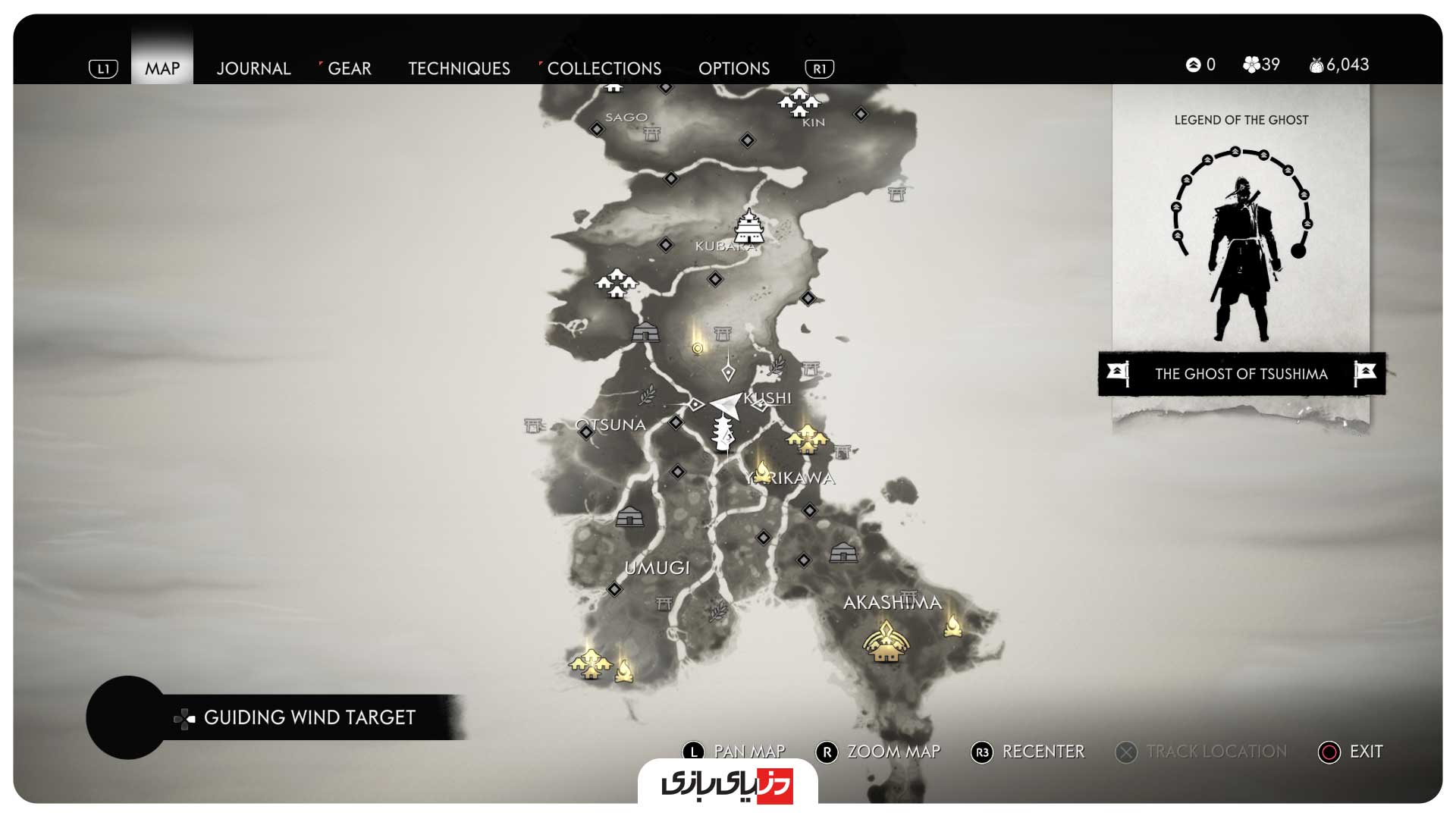Open the Gear tab
This screenshot has height=819, width=1456.
click(x=349, y=68)
